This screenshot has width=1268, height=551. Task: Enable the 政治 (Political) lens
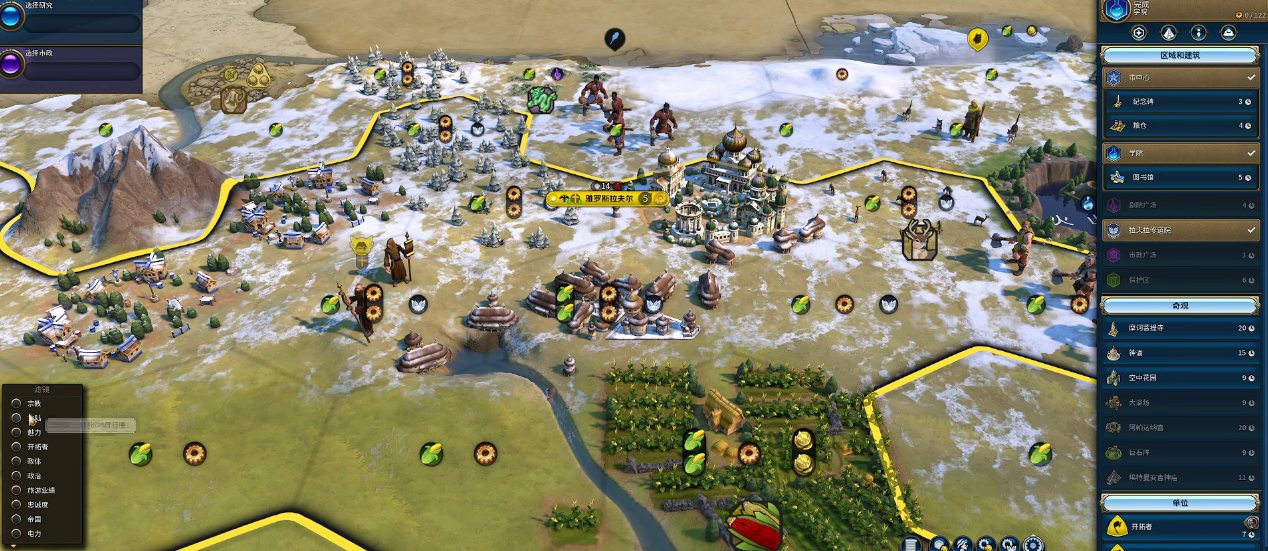click(35, 475)
